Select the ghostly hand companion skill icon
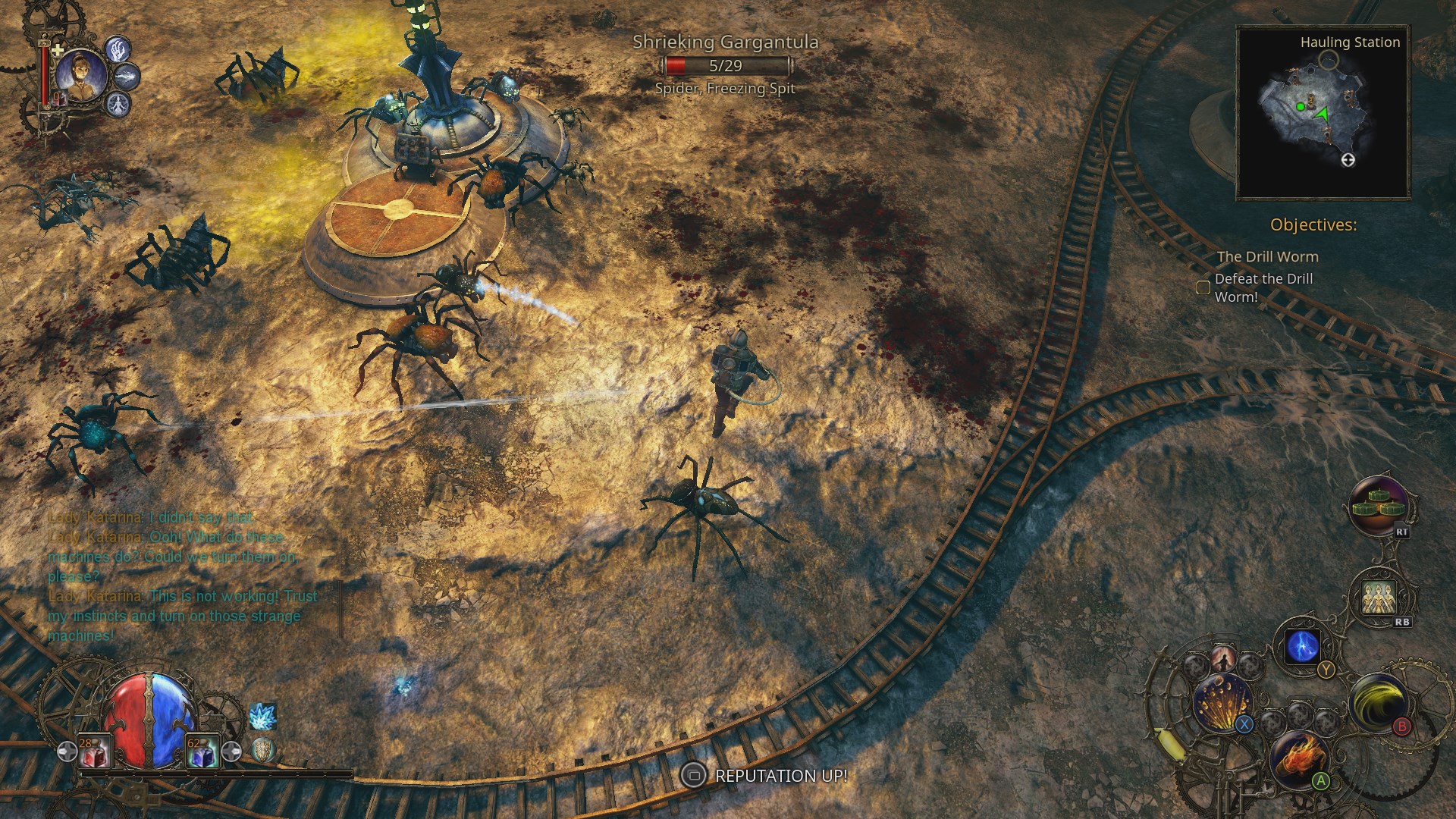Viewport: 1456px width, 819px height. [118, 50]
